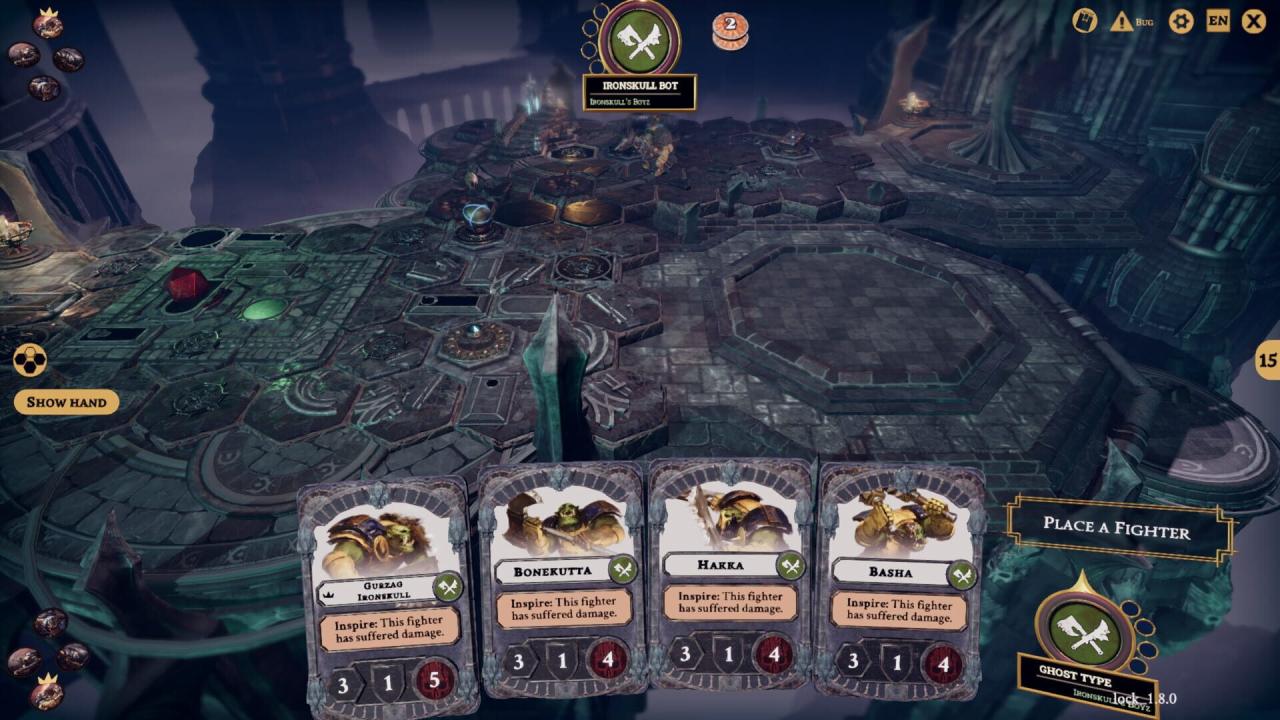Open the card deck icon
This screenshot has width=1280, height=720.
click(x=1085, y=21)
